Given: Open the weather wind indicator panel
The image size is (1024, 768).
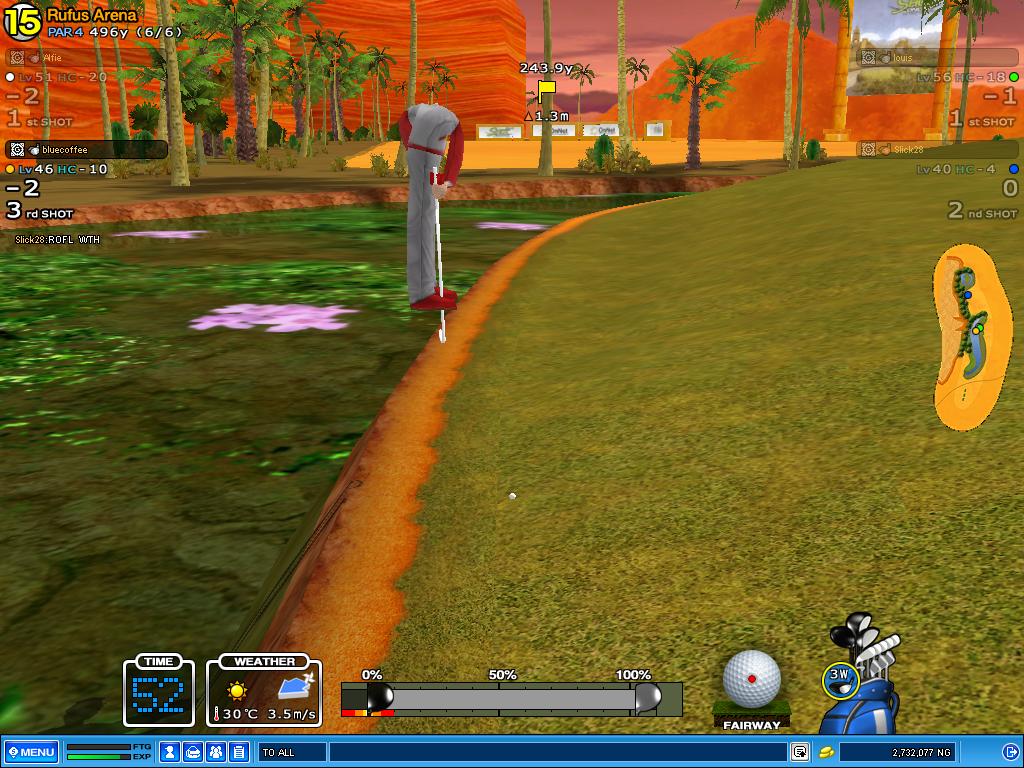Looking at the screenshot, I should click(x=264, y=691).
